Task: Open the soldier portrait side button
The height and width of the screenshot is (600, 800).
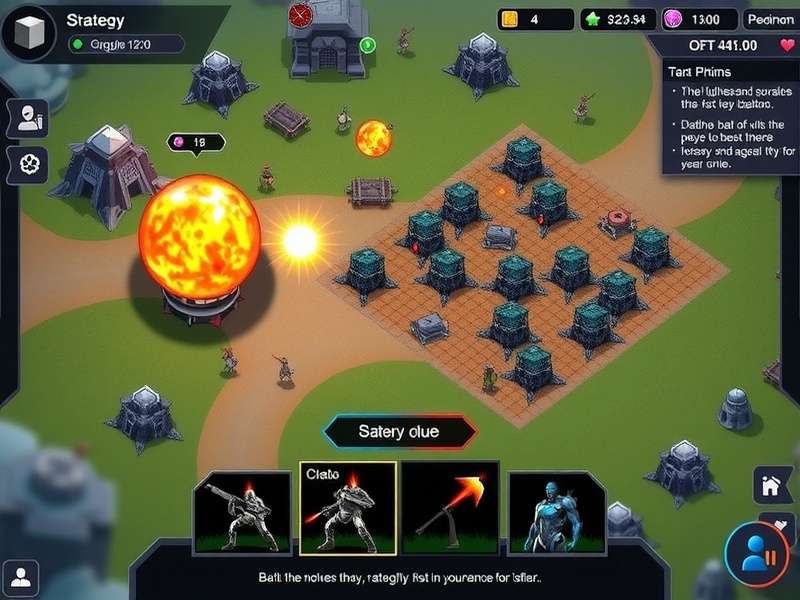Action: (27, 118)
